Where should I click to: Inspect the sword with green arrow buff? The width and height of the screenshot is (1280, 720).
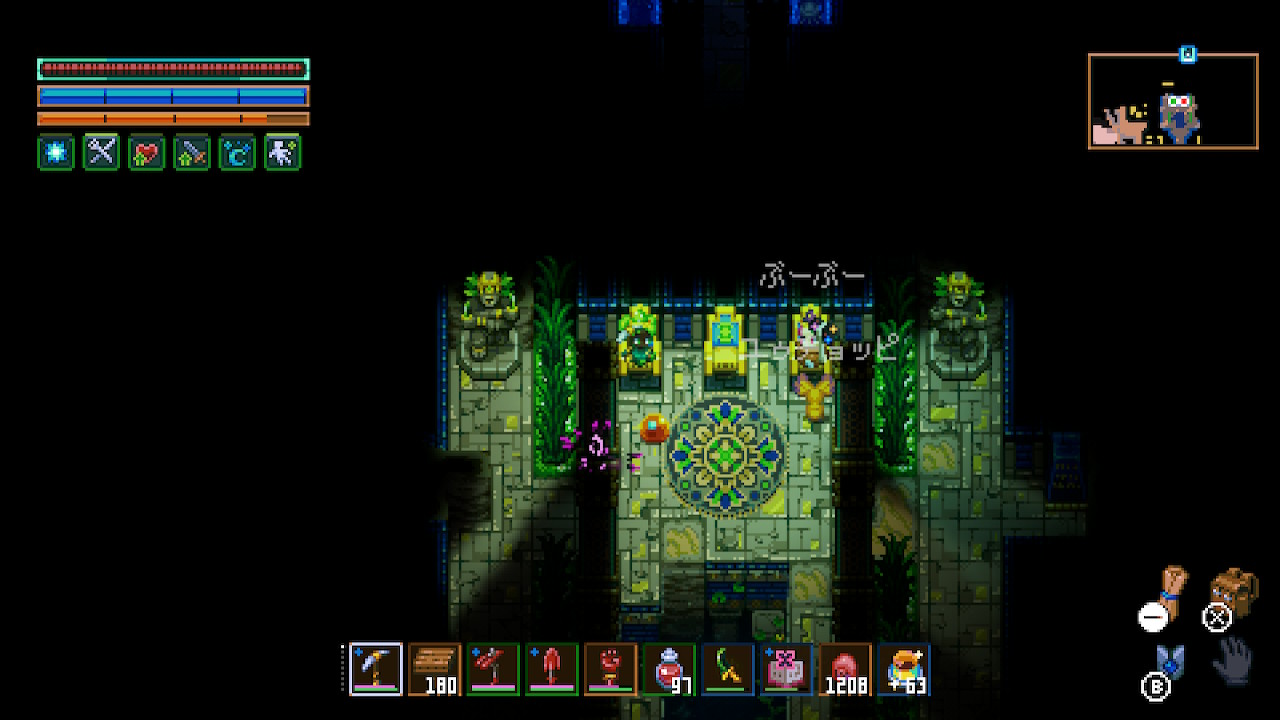pyautogui.click(x=191, y=153)
